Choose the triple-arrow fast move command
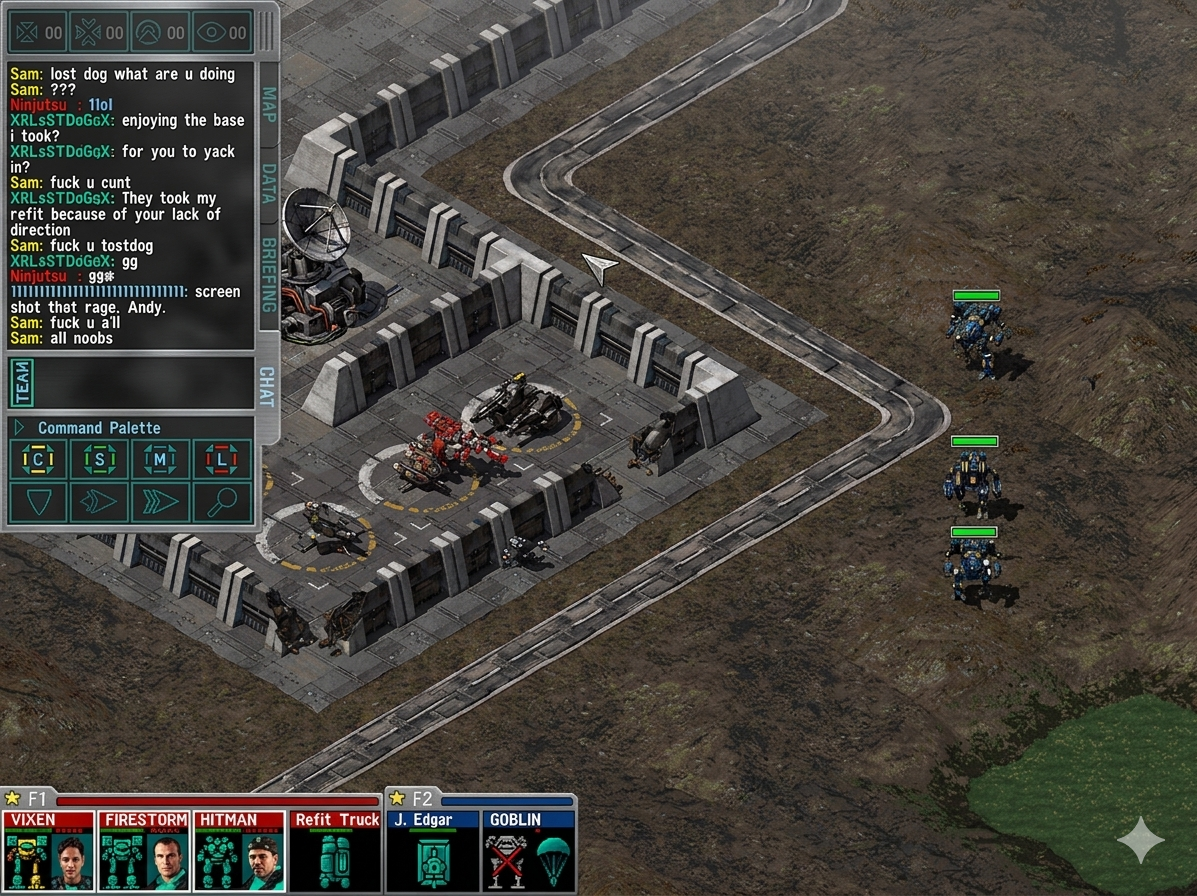Screen dimensions: 1197x896 (x=160, y=502)
